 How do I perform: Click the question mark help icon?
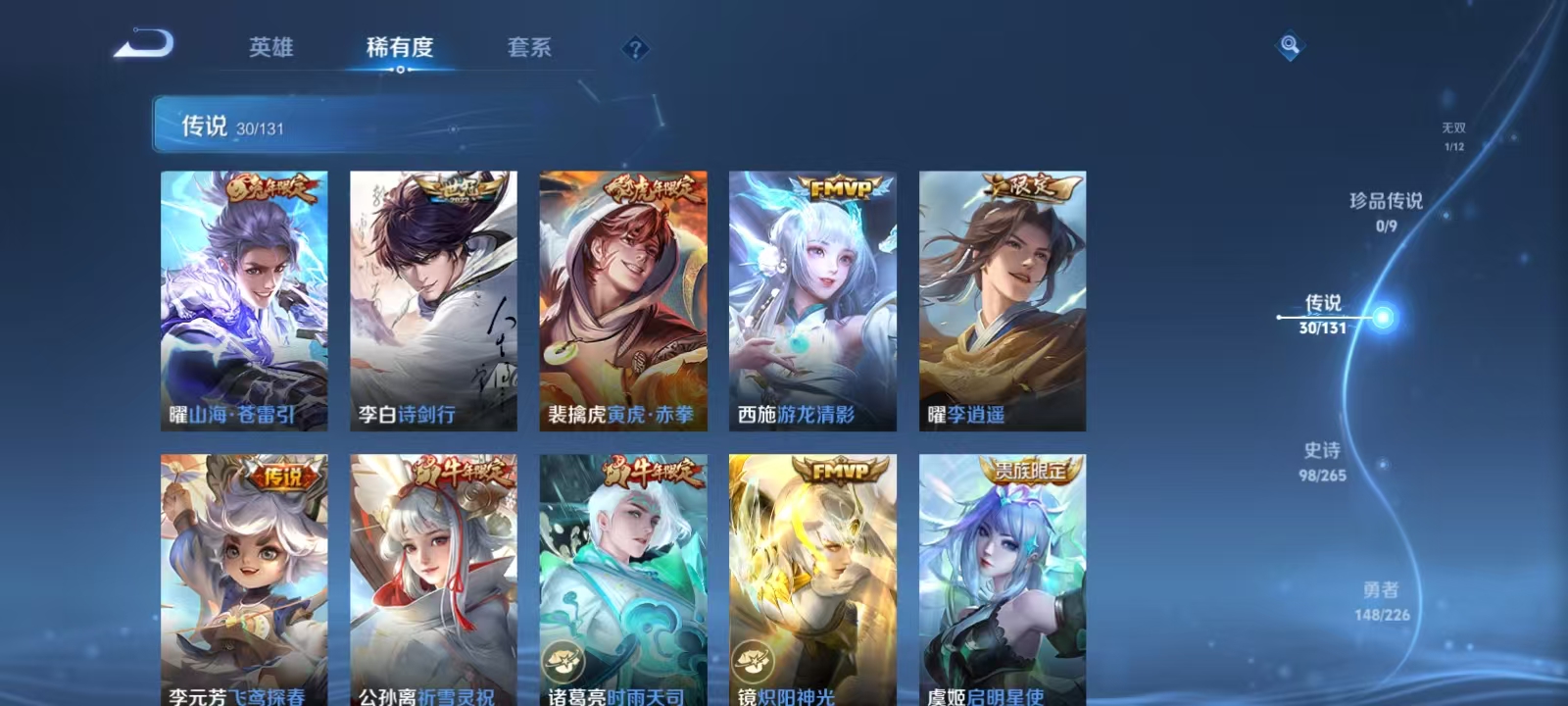coord(637,48)
